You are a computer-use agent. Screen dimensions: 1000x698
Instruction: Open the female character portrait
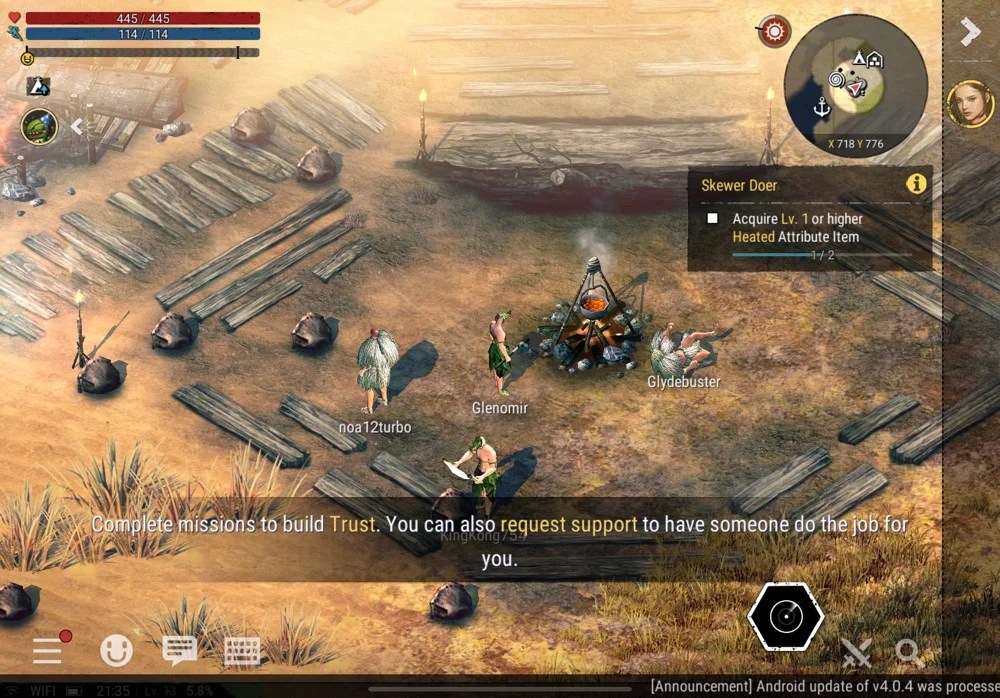coord(970,104)
